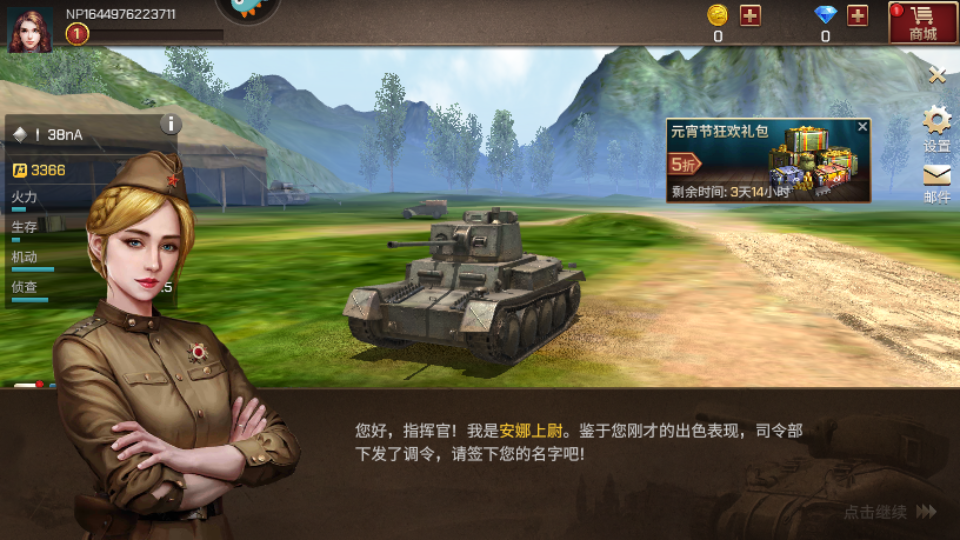
Task: Open the 邮件 mail envelope
Action: click(x=937, y=181)
